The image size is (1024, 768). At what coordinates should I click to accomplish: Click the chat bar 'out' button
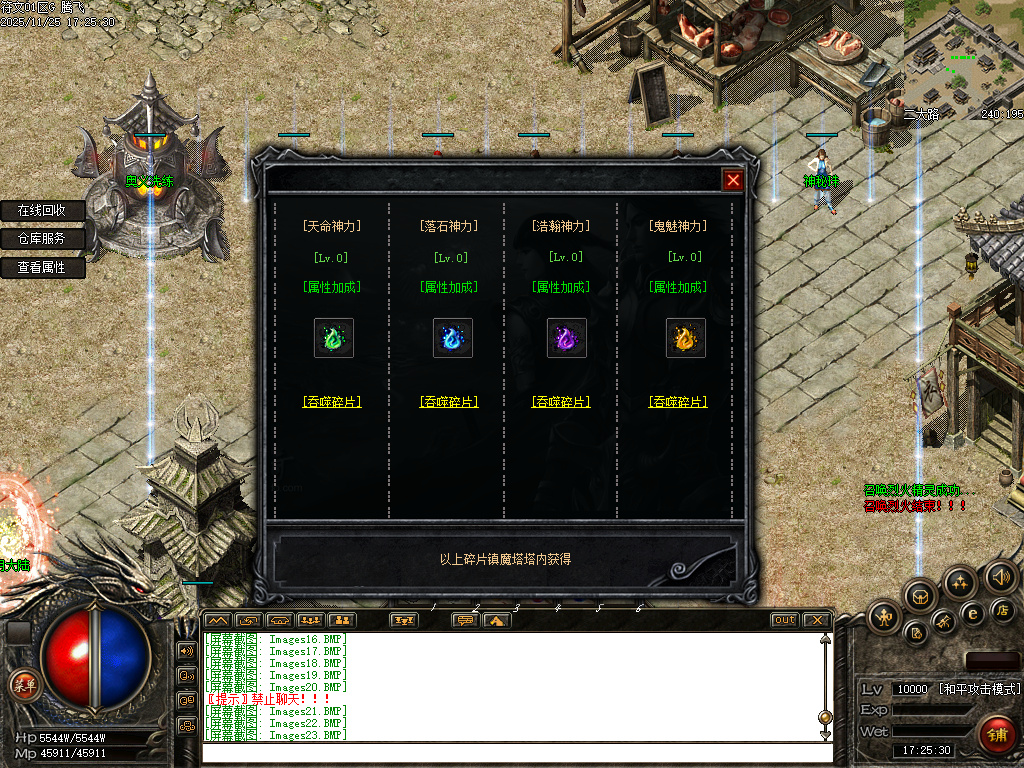pos(785,620)
